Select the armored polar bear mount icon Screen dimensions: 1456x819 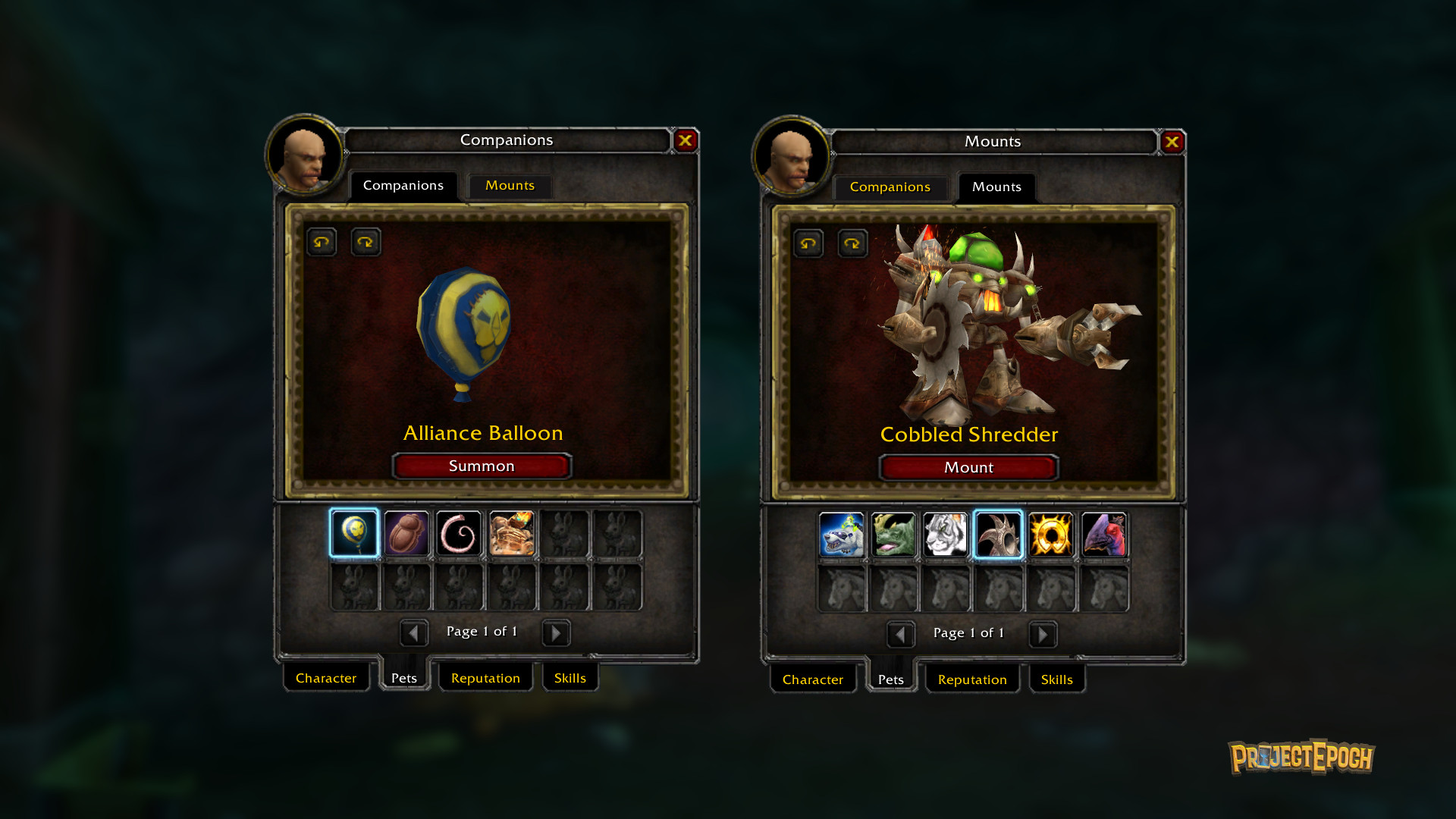click(x=841, y=535)
